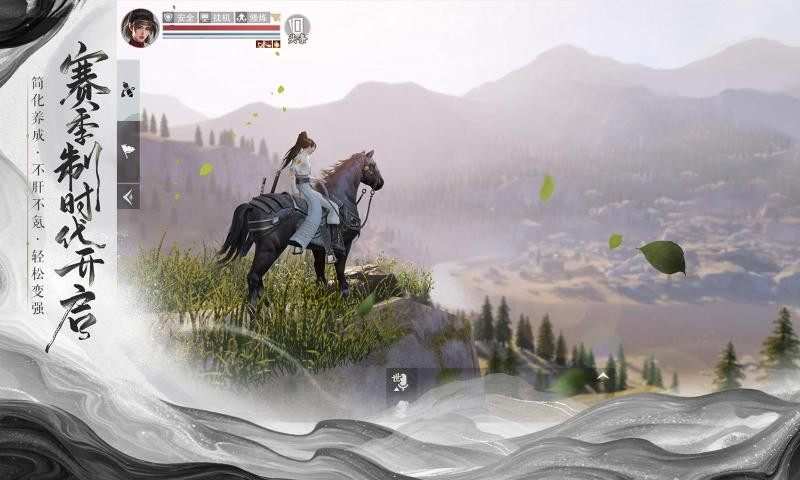Tap the 安全 safe-mode status label
The height and width of the screenshot is (480, 800).
[179, 18]
